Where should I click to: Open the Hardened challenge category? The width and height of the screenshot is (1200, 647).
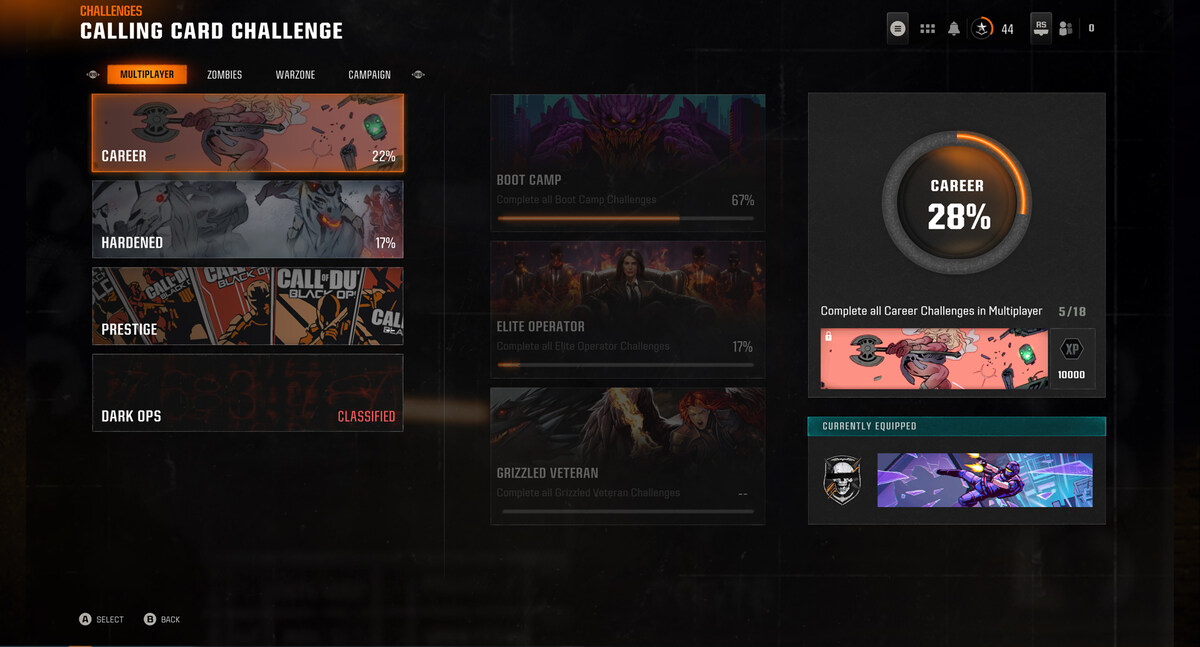click(248, 219)
